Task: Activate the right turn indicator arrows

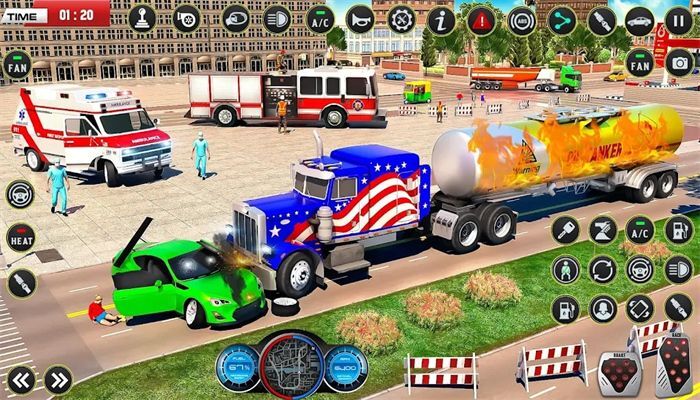Action: pos(58,379)
